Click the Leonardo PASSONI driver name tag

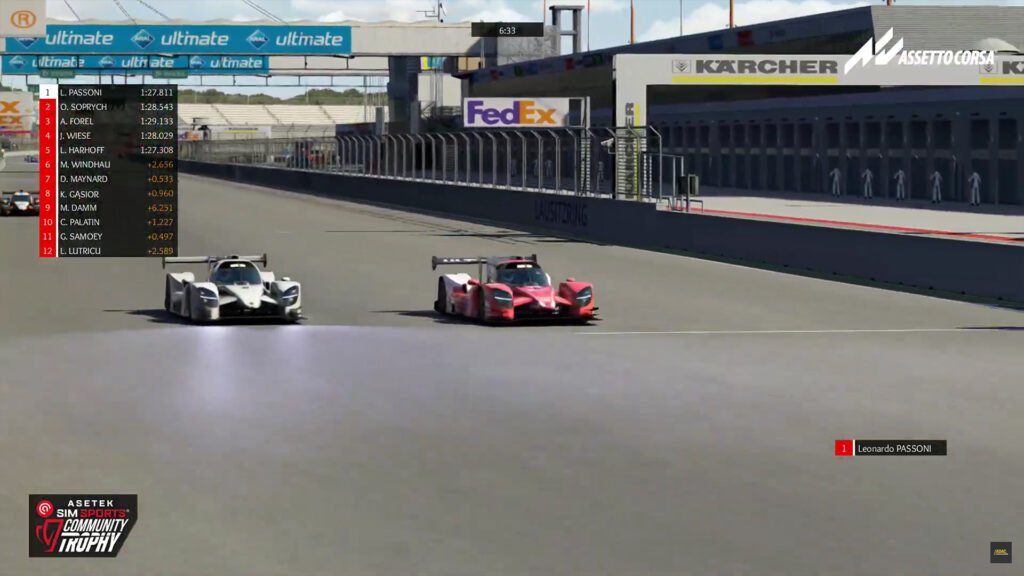891,448
